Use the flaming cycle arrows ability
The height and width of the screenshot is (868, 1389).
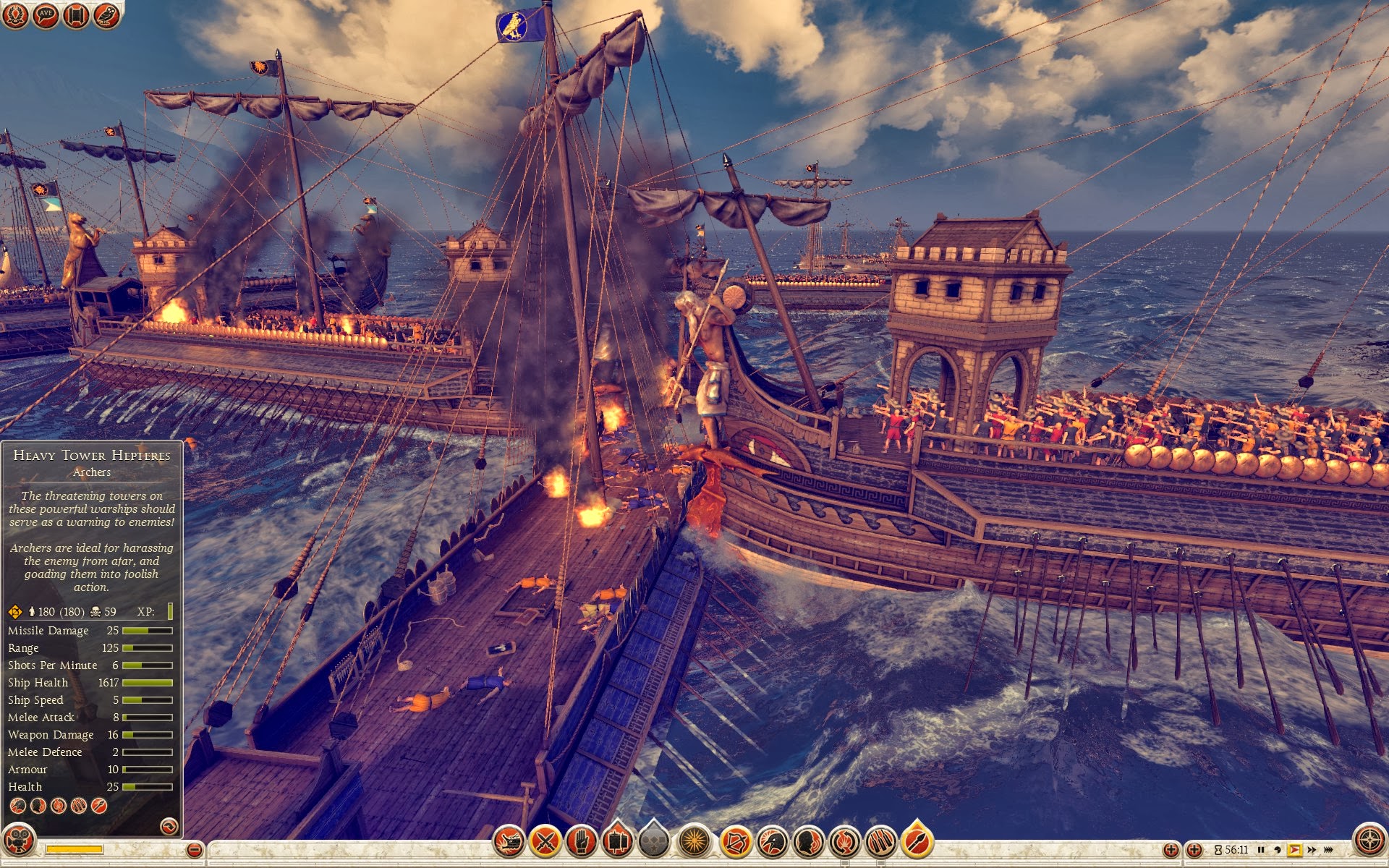pos(844,841)
